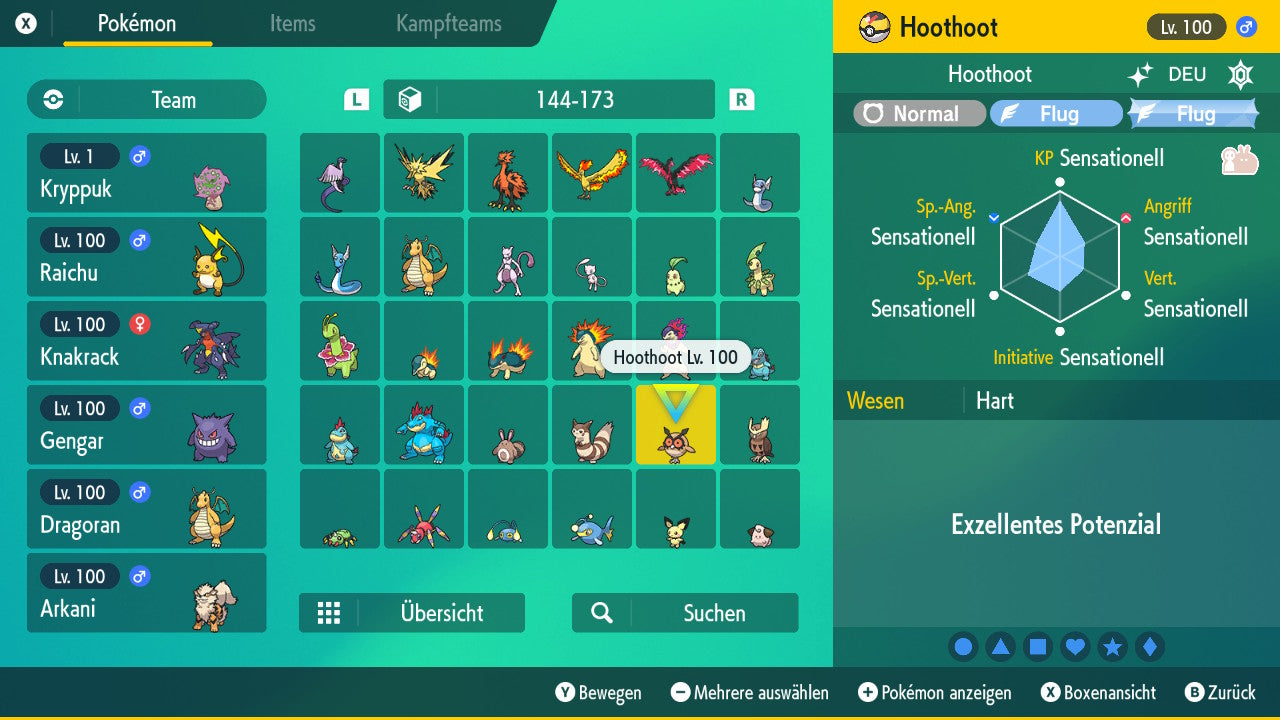
Task: Click the grid icon on the Übersicht button
Action: 330,612
